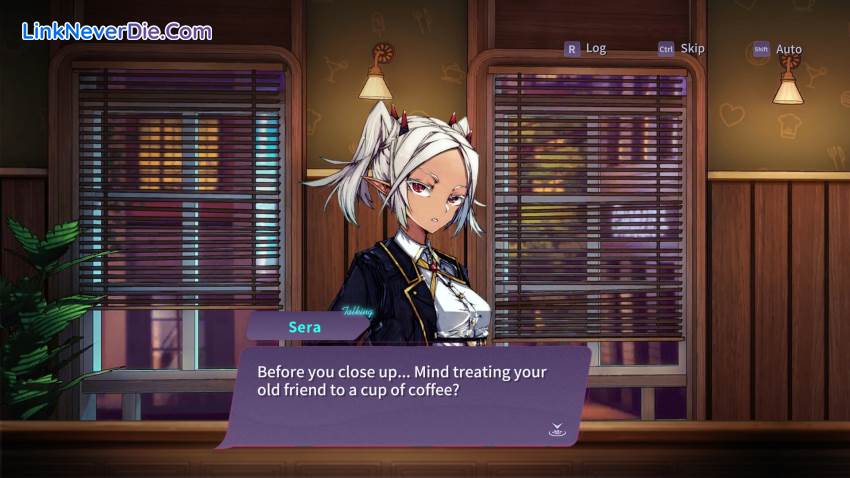Advance dialogue with the arrow indicator

coord(557,429)
